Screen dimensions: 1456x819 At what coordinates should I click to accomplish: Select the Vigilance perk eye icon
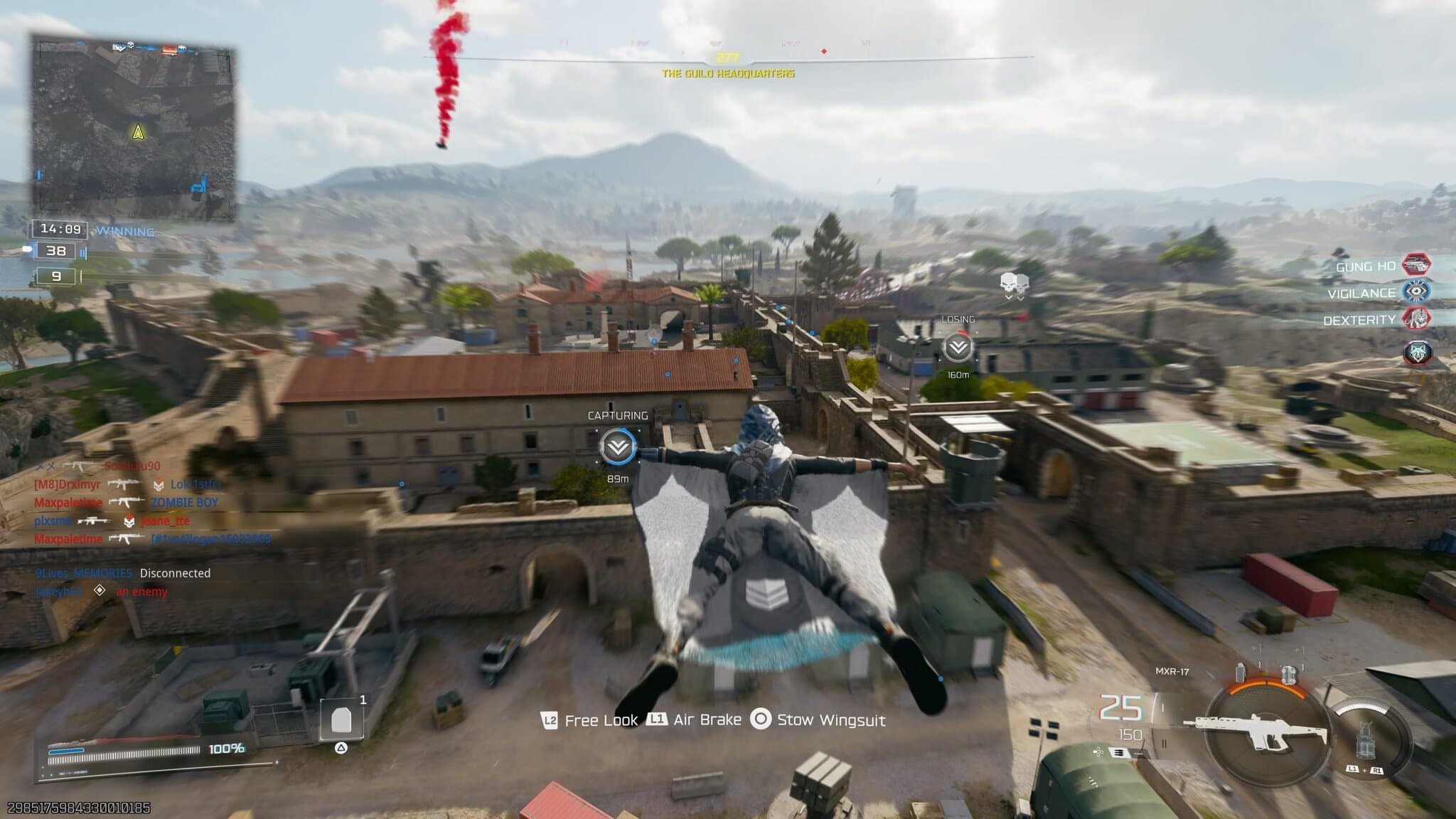coord(1415,291)
